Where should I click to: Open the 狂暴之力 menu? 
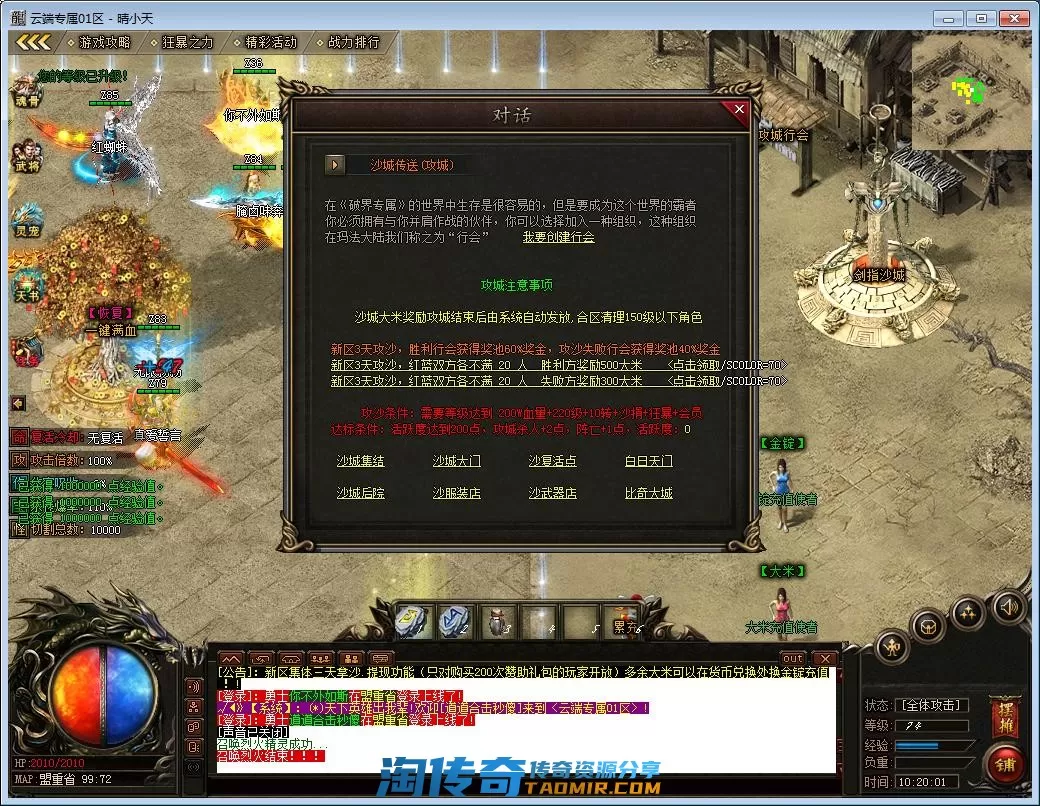click(x=187, y=43)
